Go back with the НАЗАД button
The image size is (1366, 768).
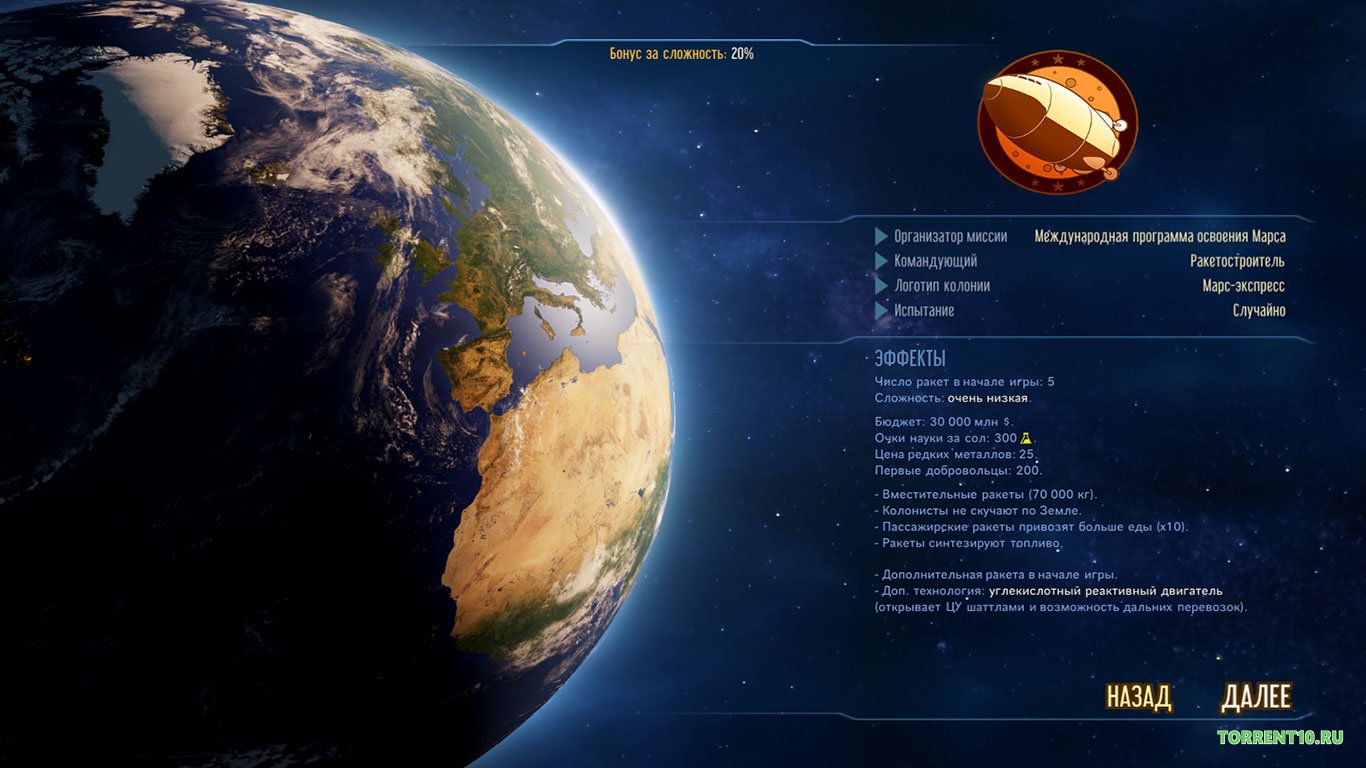click(1138, 697)
